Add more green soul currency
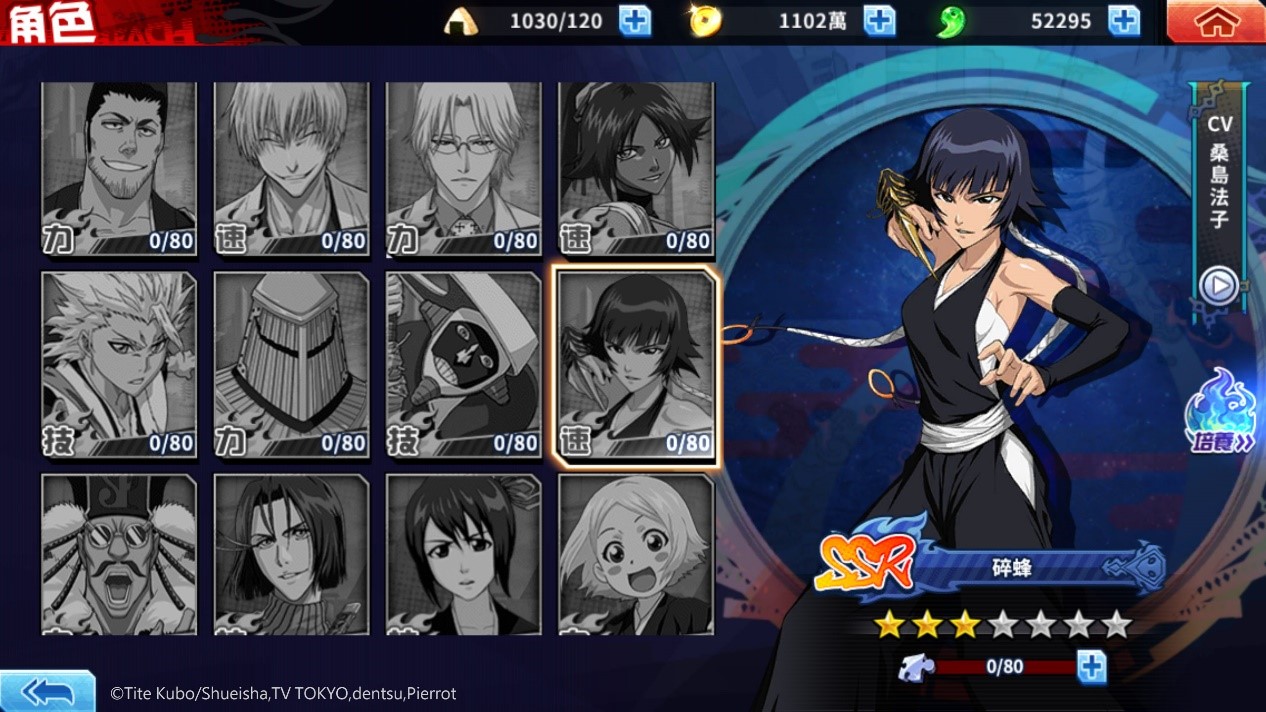 1124,21
